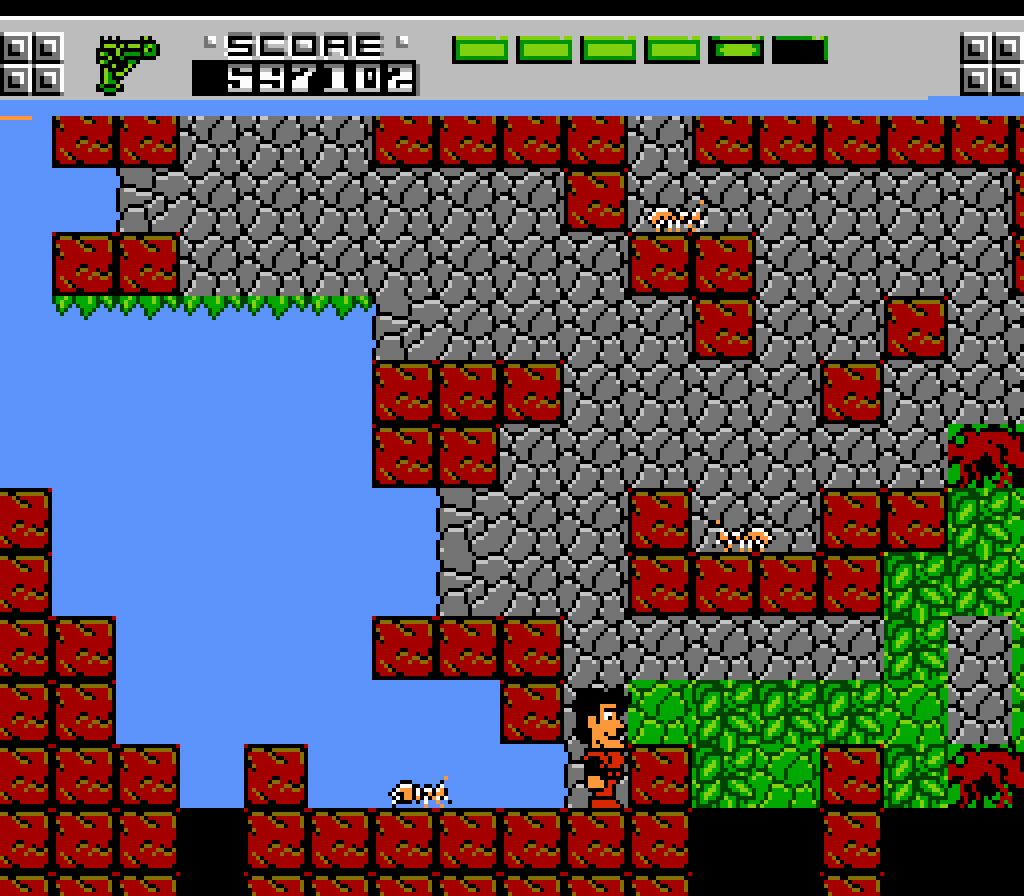The height and width of the screenshot is (896, 1024).
Task: Select the green pistol weapon icon
Action: (126, 62)
